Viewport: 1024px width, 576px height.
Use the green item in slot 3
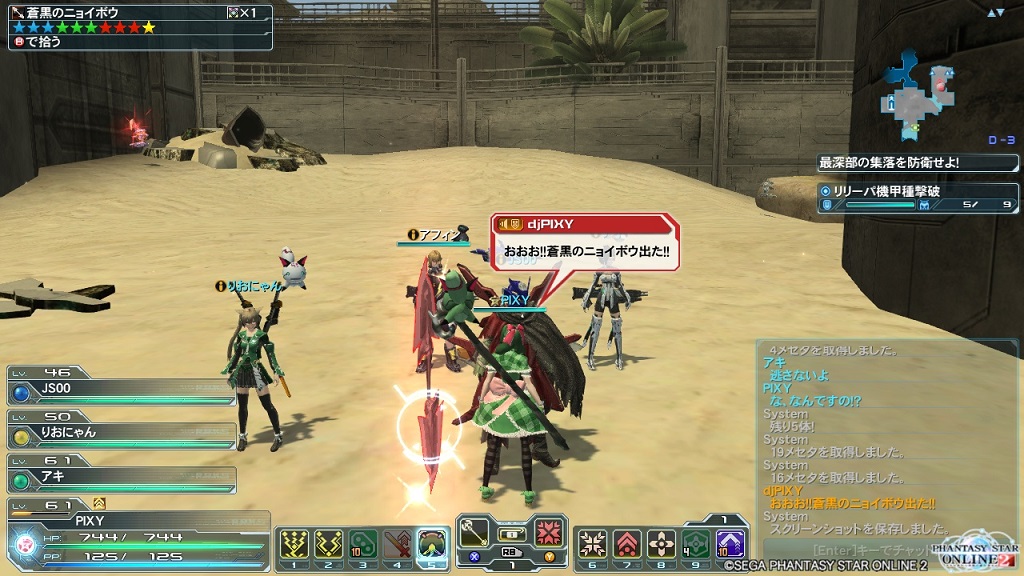pos(364,544)
